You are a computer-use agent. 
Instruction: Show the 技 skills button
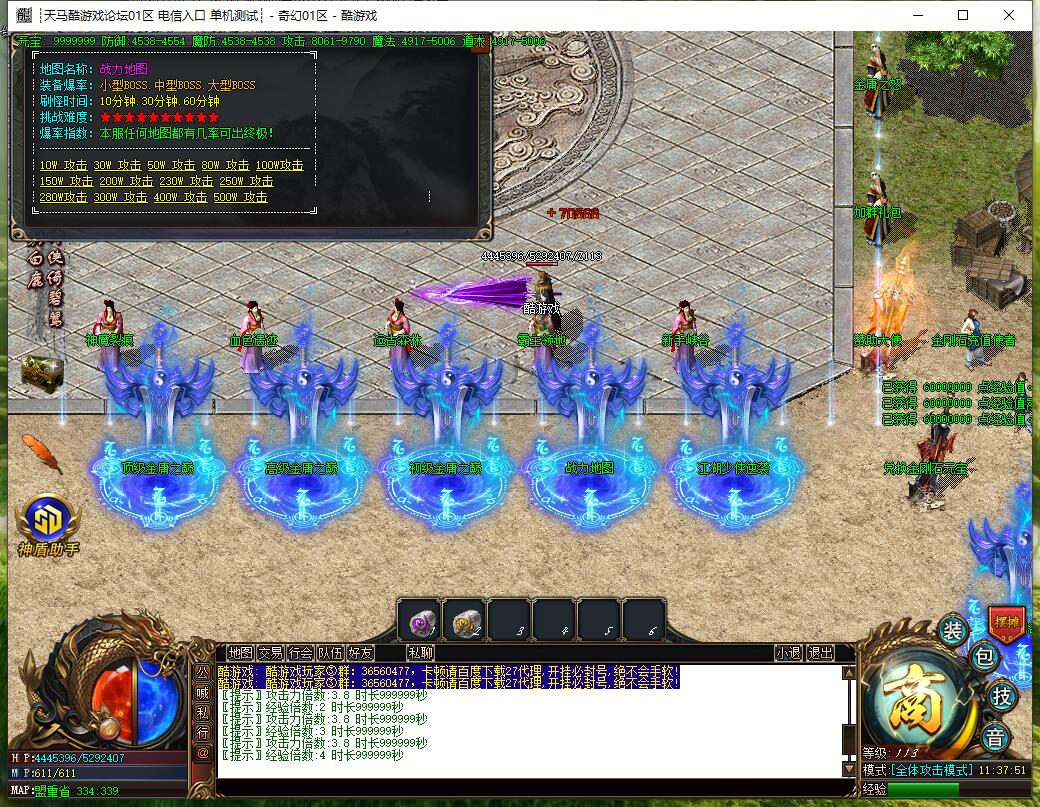[x=1000, y=696]
